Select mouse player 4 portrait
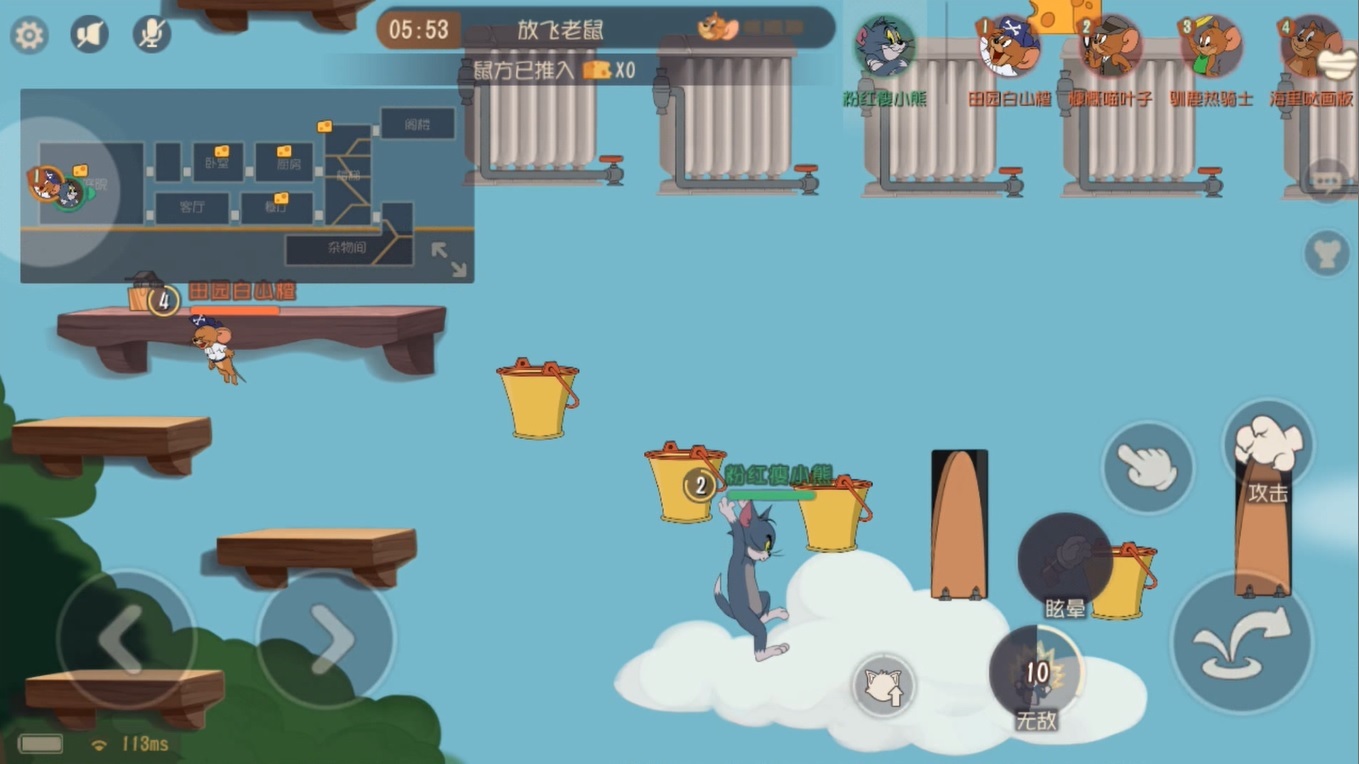Viewport: 1359px width, 764px height. click(x=1311, y=47)
